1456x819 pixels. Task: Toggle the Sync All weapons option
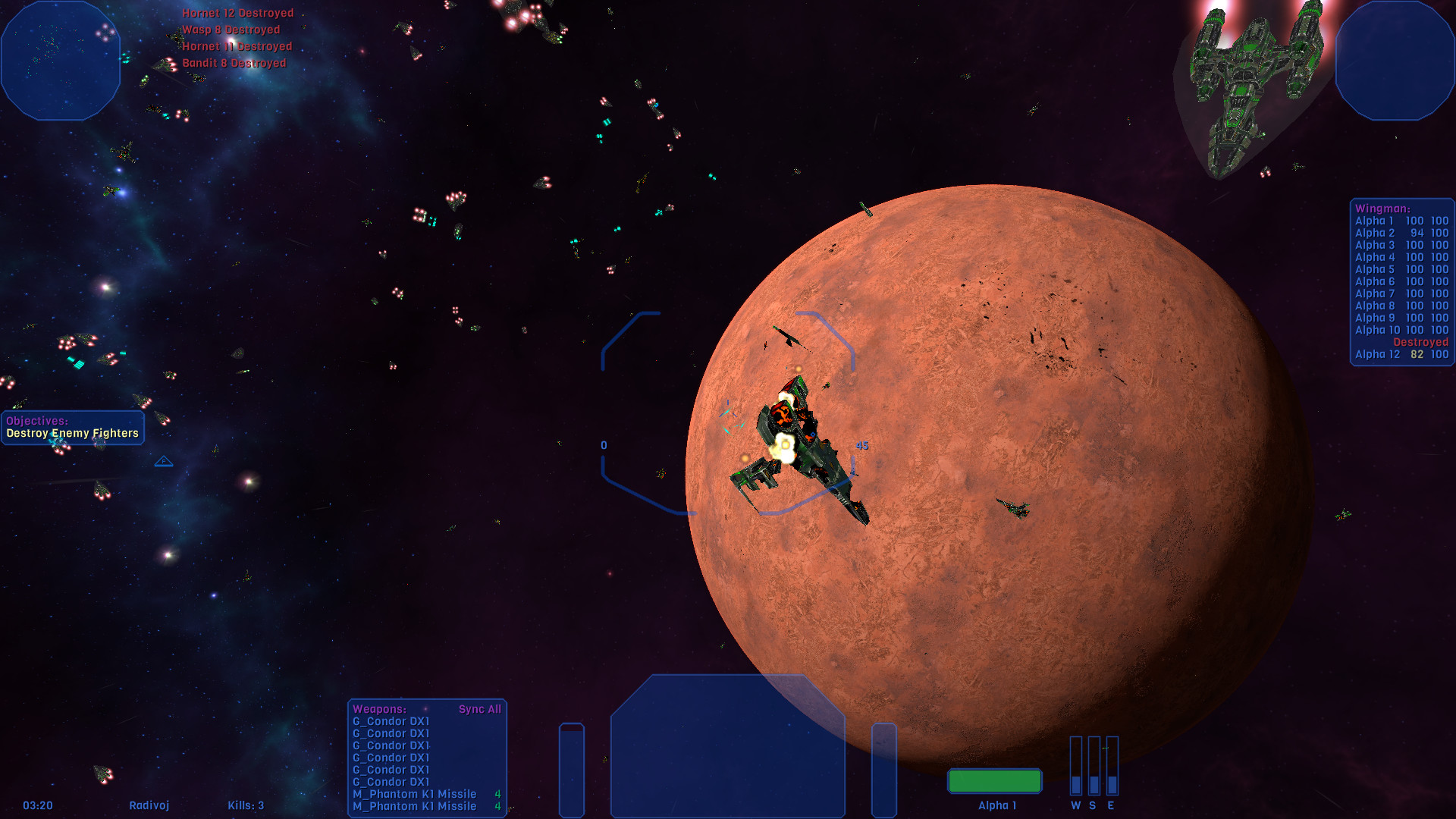[479, 709]
